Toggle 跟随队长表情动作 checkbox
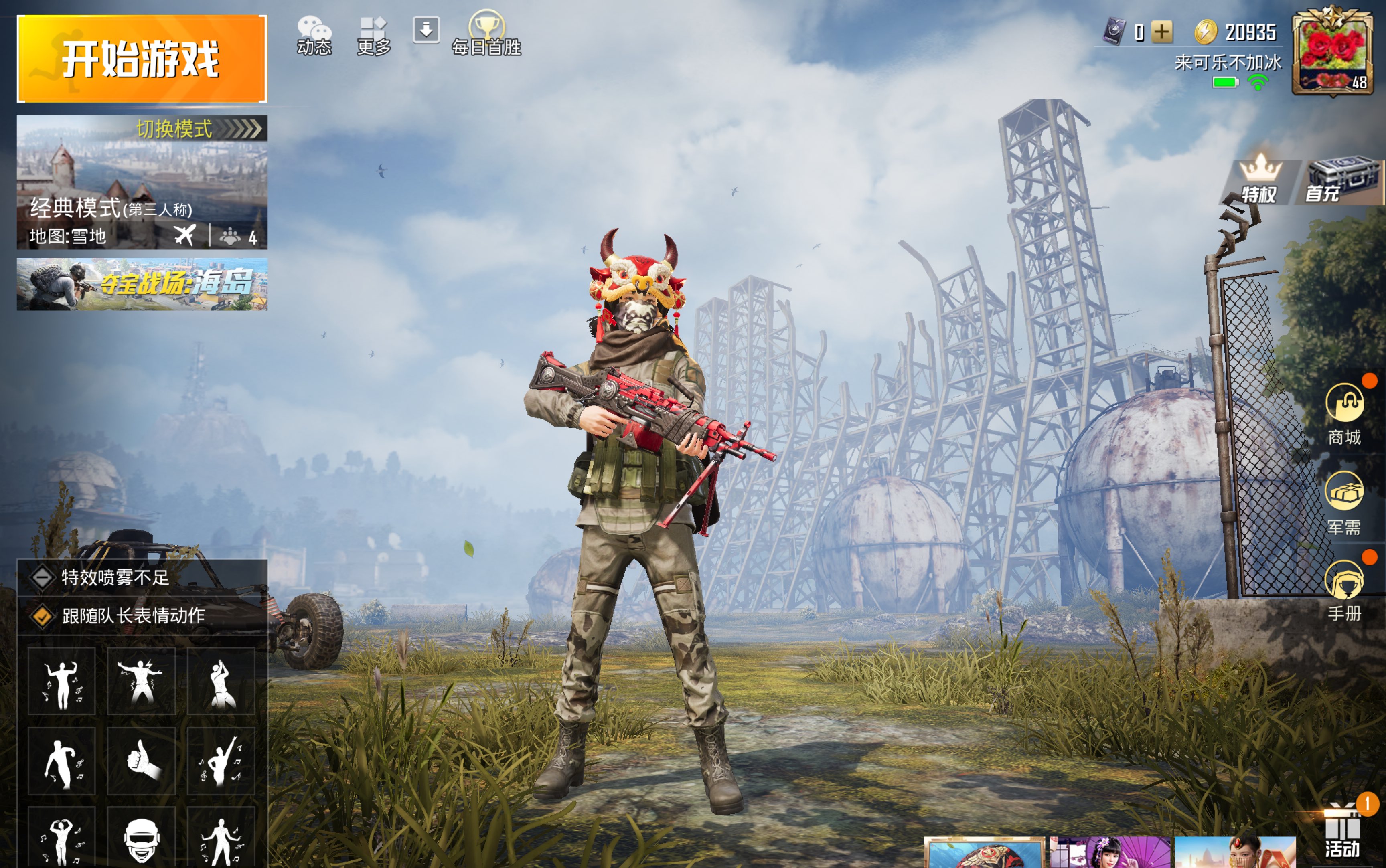Viewport: 1386px width, 868px height. pyautogui.click(x=42, y=616)
